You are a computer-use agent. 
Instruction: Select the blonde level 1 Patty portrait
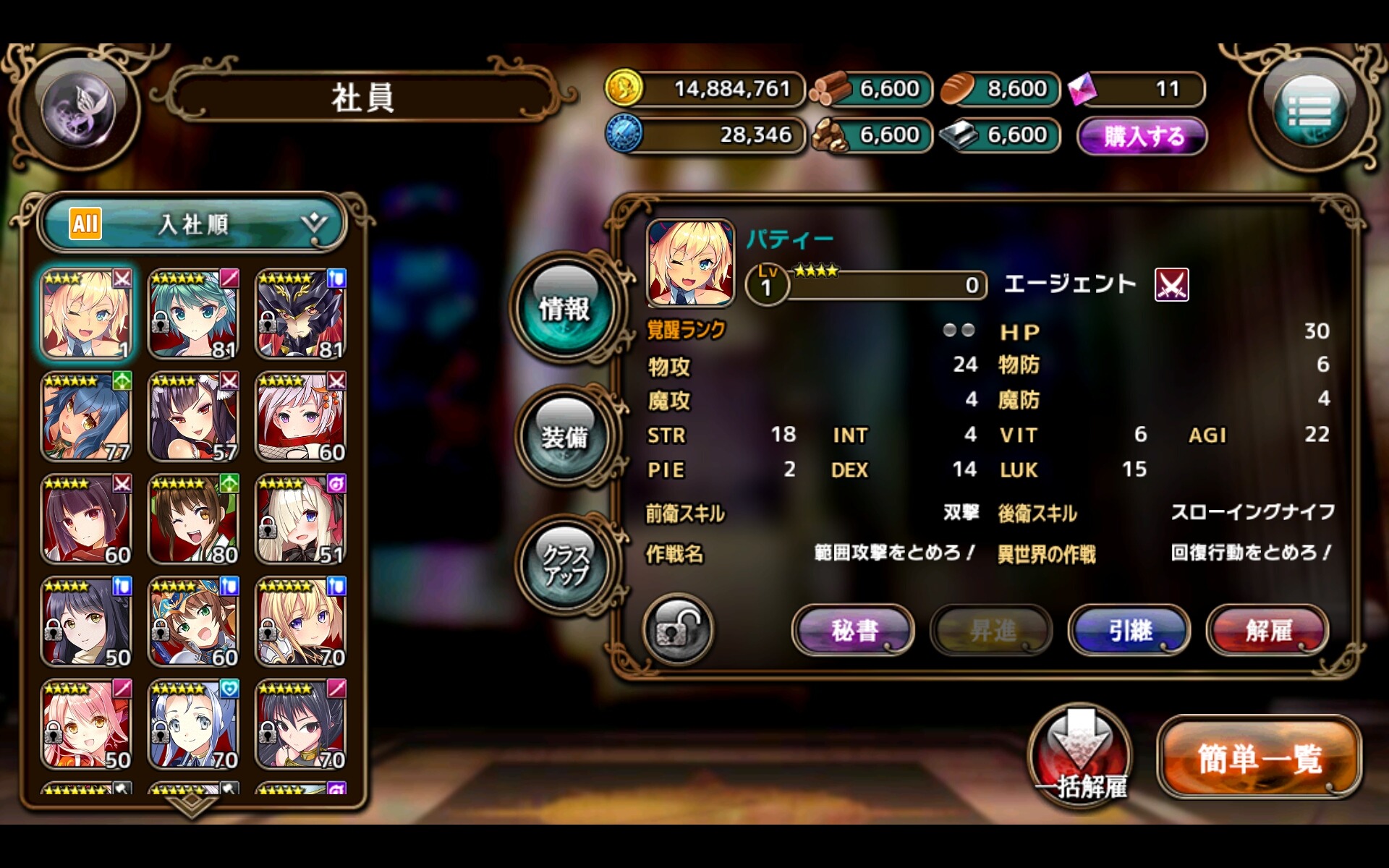[86, 314]
